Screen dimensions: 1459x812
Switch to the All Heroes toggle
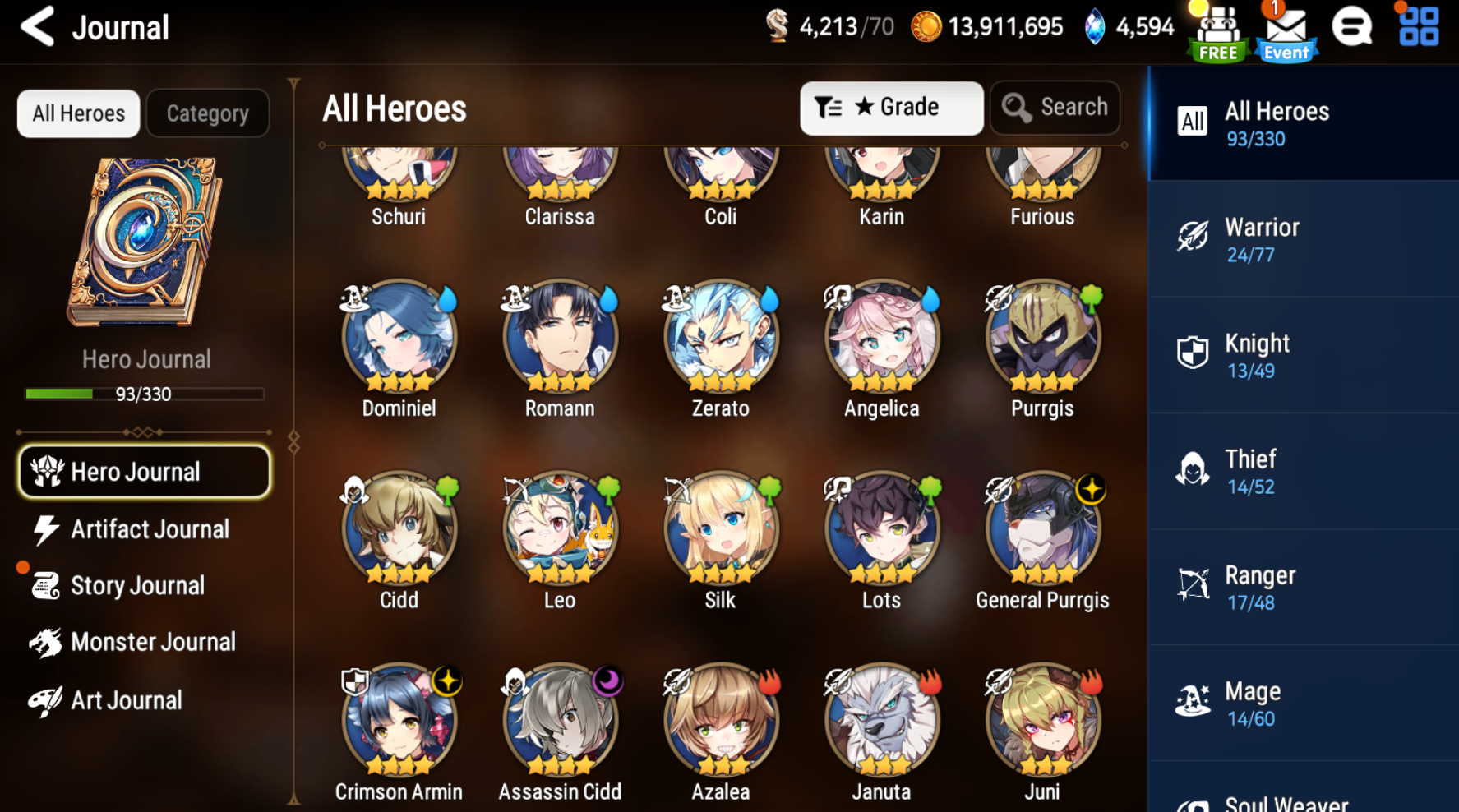[x=78, y=113]
